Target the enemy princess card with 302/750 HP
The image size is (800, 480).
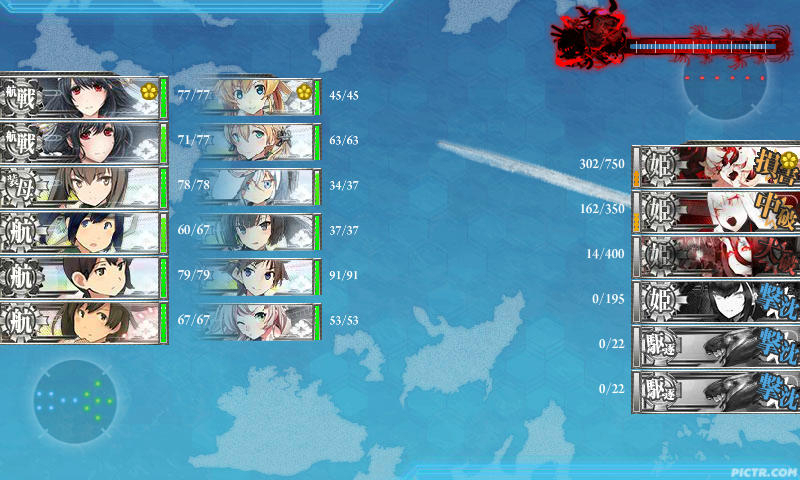[716, 165]
